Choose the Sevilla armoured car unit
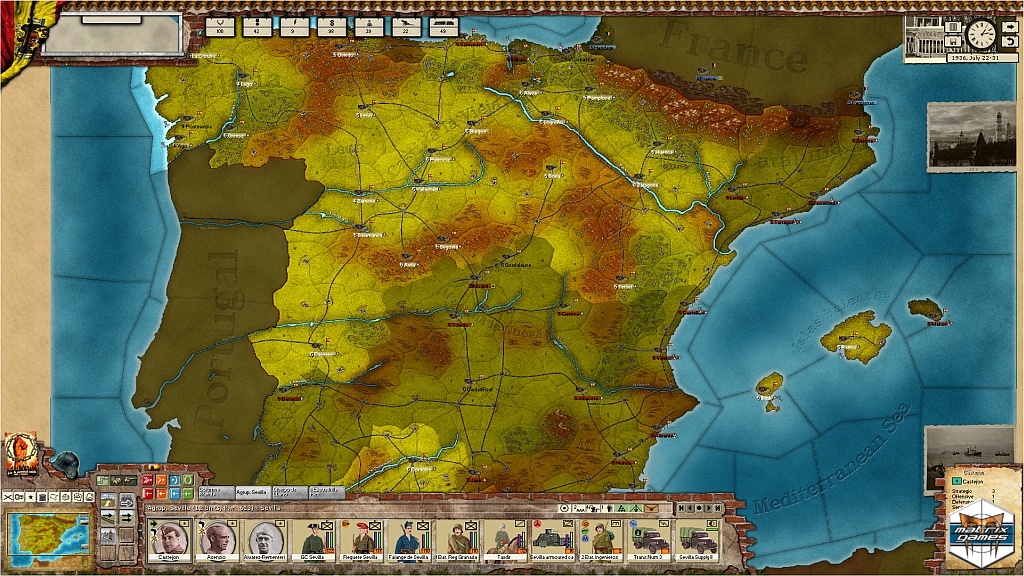The image size is (1024, 576). (x=552, y=541)
